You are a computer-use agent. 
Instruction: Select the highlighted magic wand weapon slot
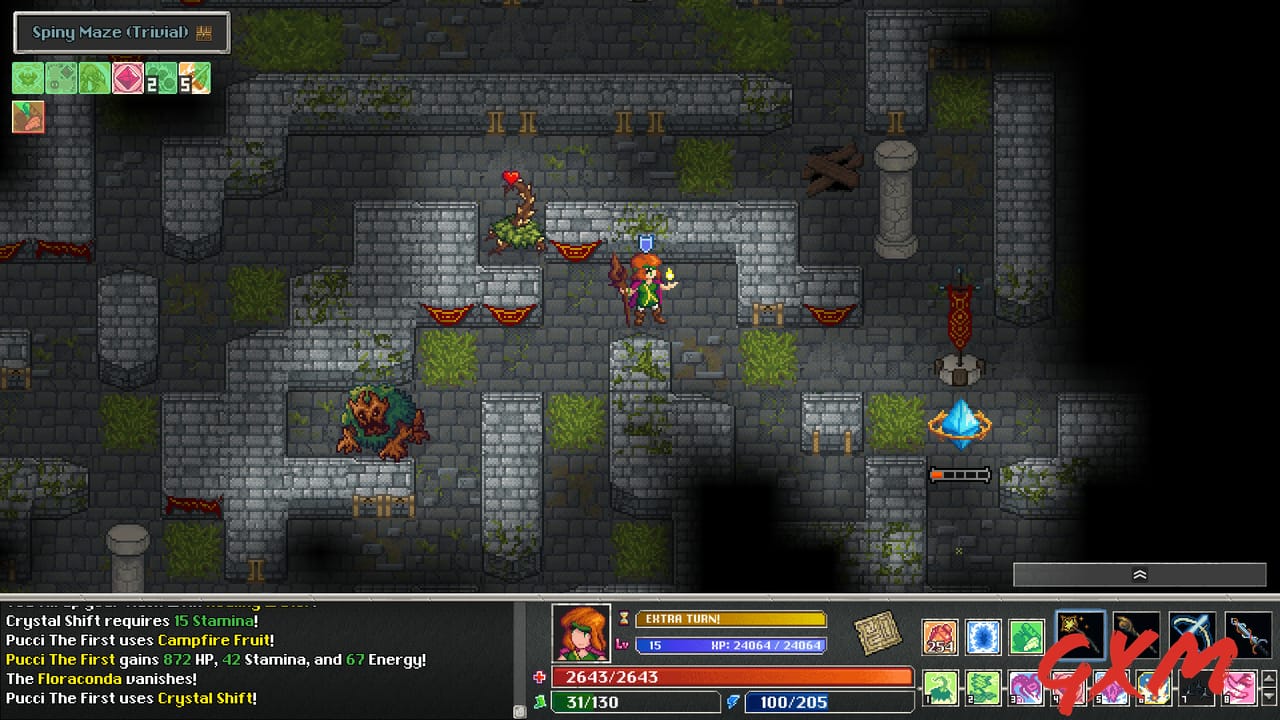pyautogui.click(x=1080, y=633)
